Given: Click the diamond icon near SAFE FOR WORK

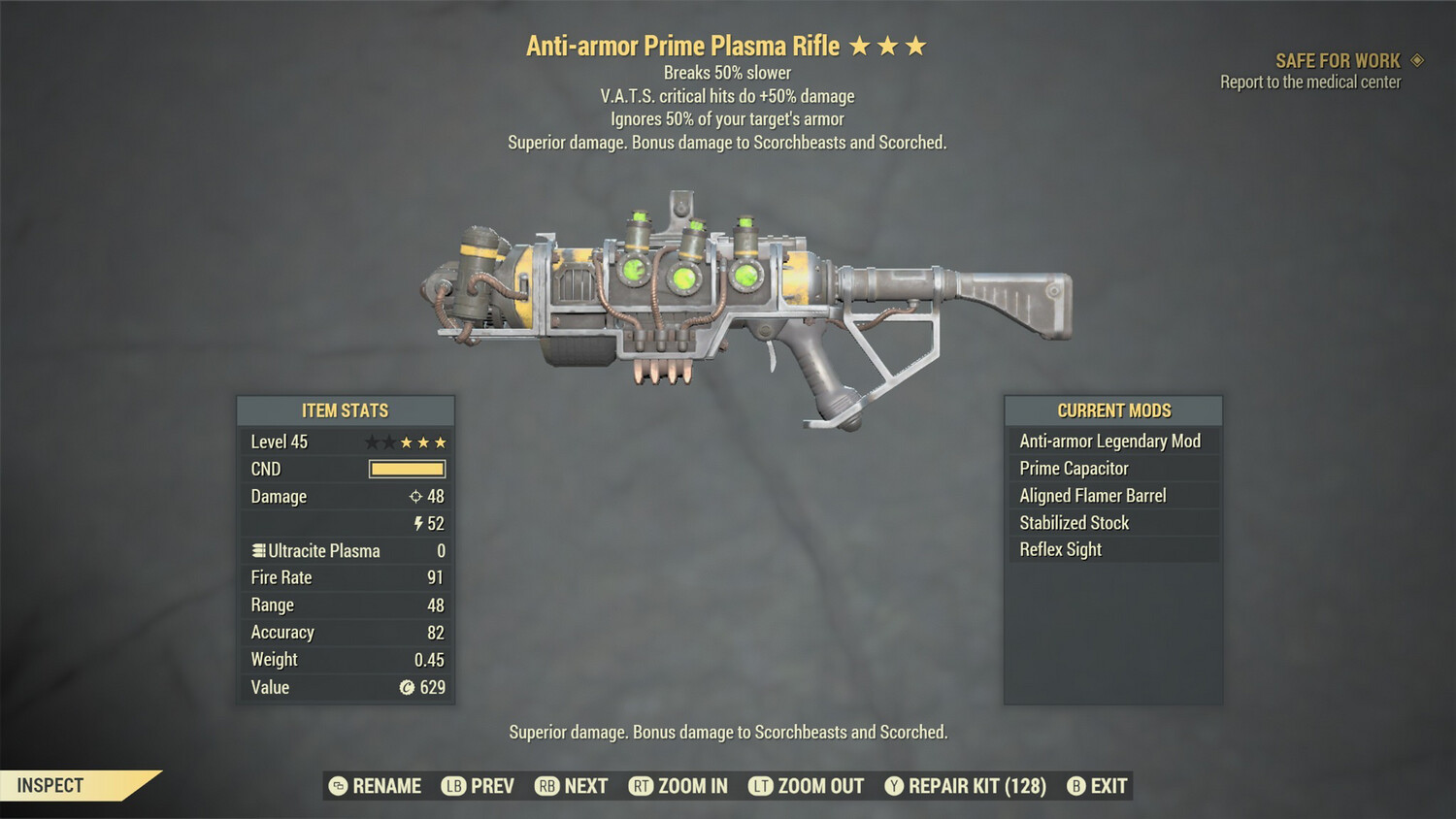Looking at the screenshot, I should pos(1415,59).
